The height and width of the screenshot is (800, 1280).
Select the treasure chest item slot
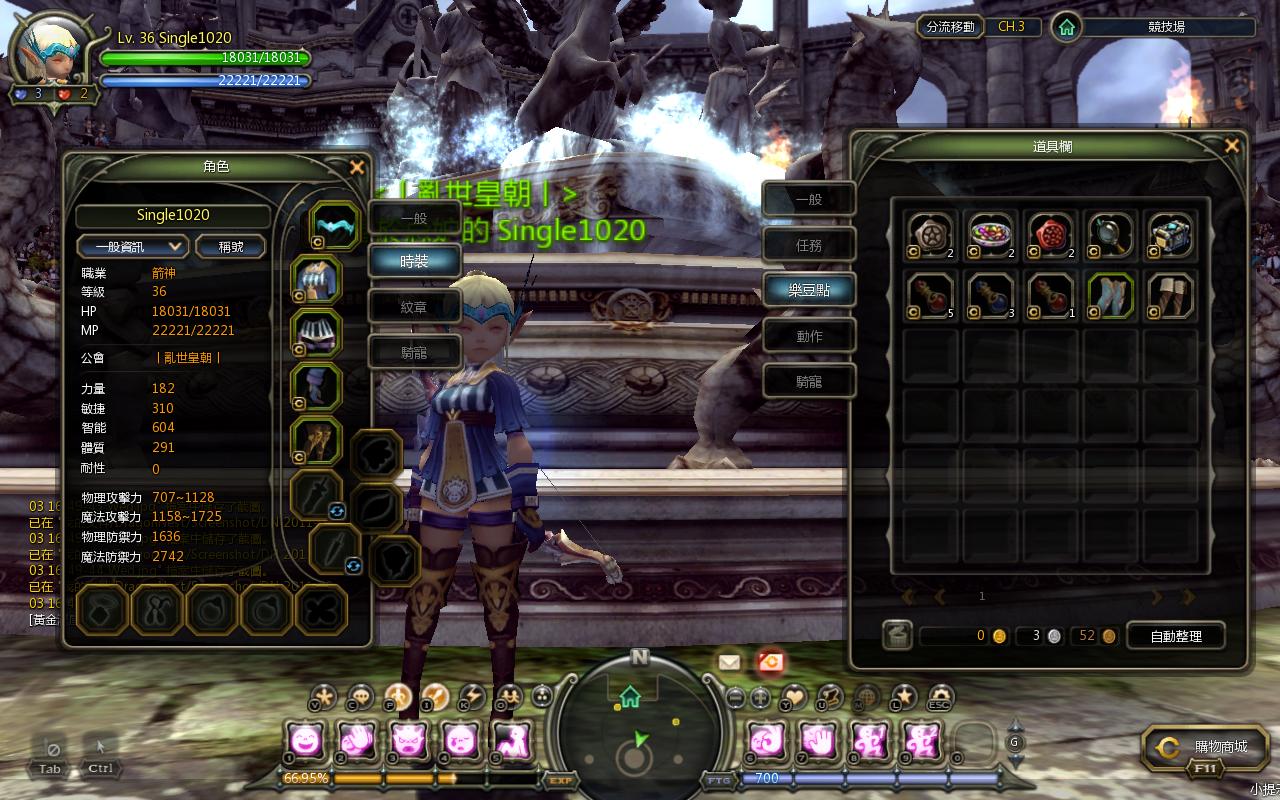click(1170, 236)
